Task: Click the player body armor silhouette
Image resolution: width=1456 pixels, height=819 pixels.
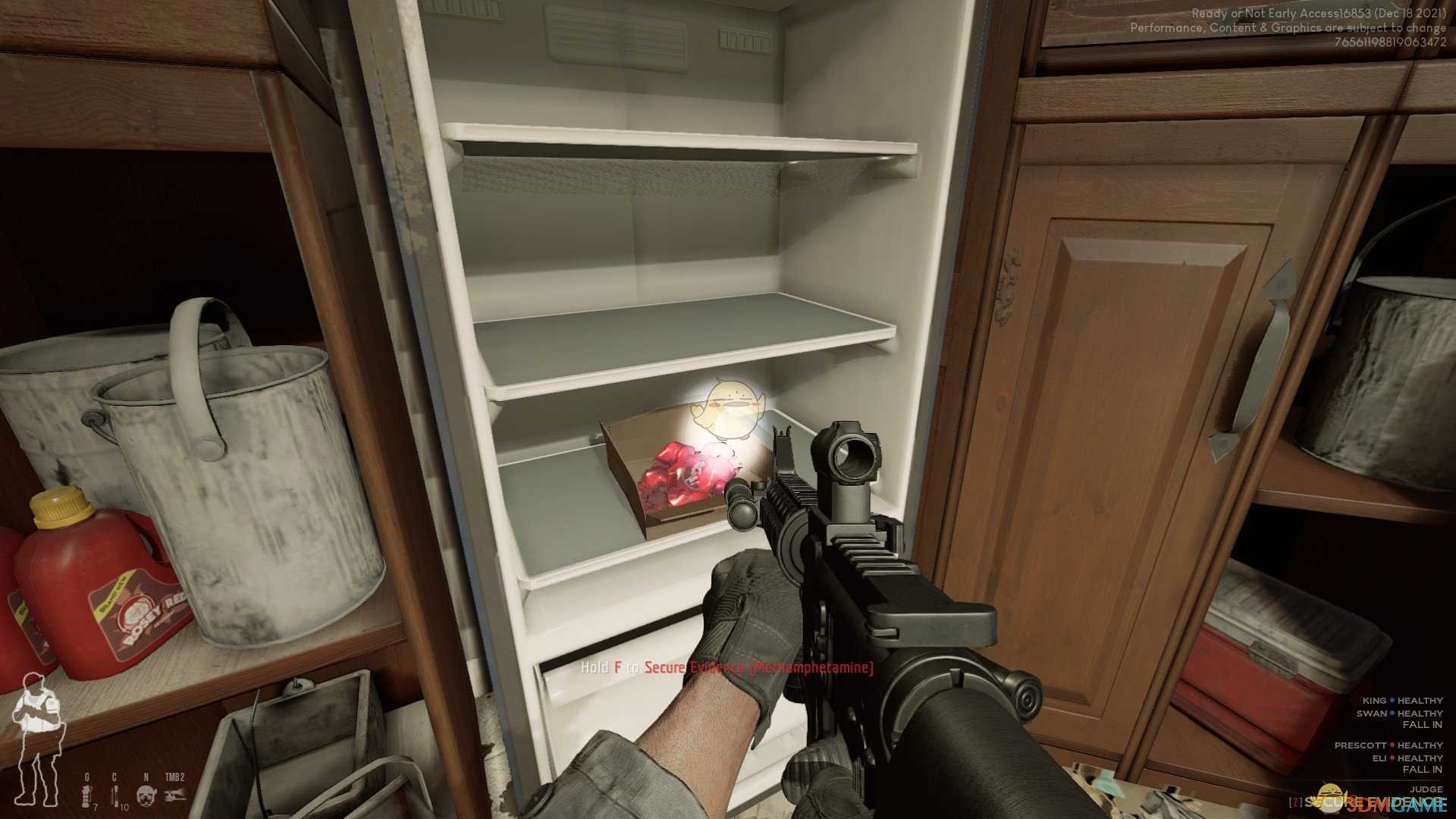Action: (36, 739)
